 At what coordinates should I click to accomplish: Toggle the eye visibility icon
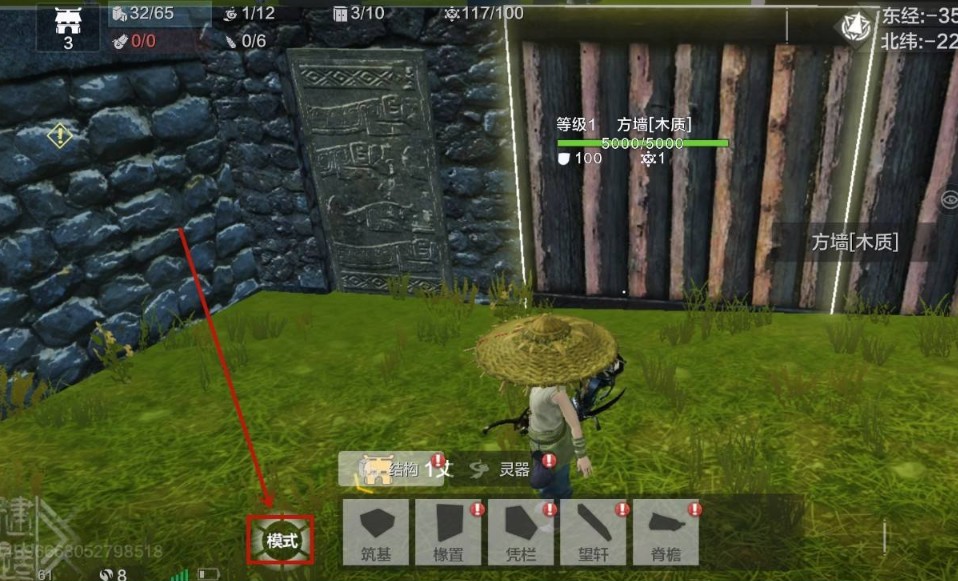(x=949, y=200)
